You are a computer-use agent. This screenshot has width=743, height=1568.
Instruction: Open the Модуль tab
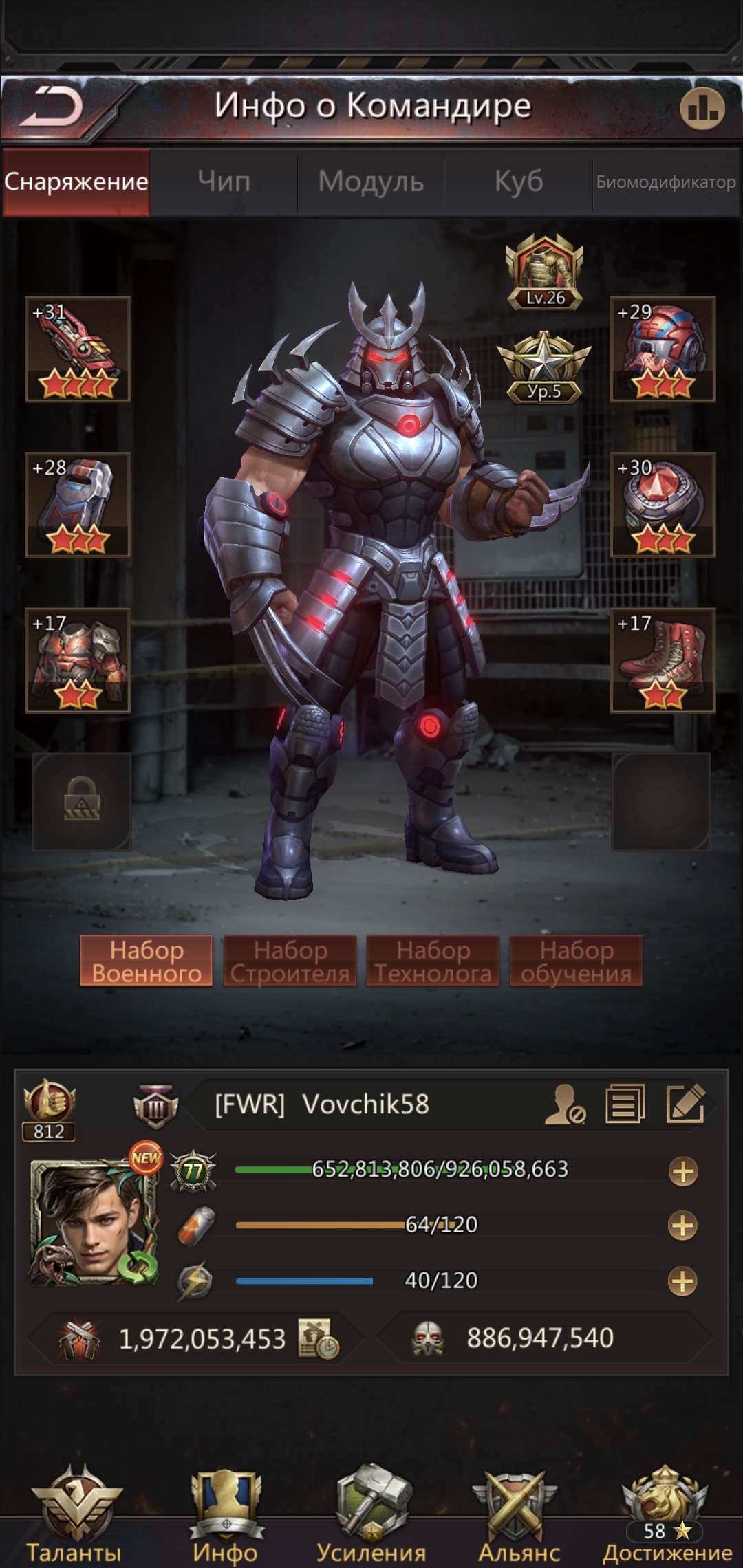pos(371,182)
